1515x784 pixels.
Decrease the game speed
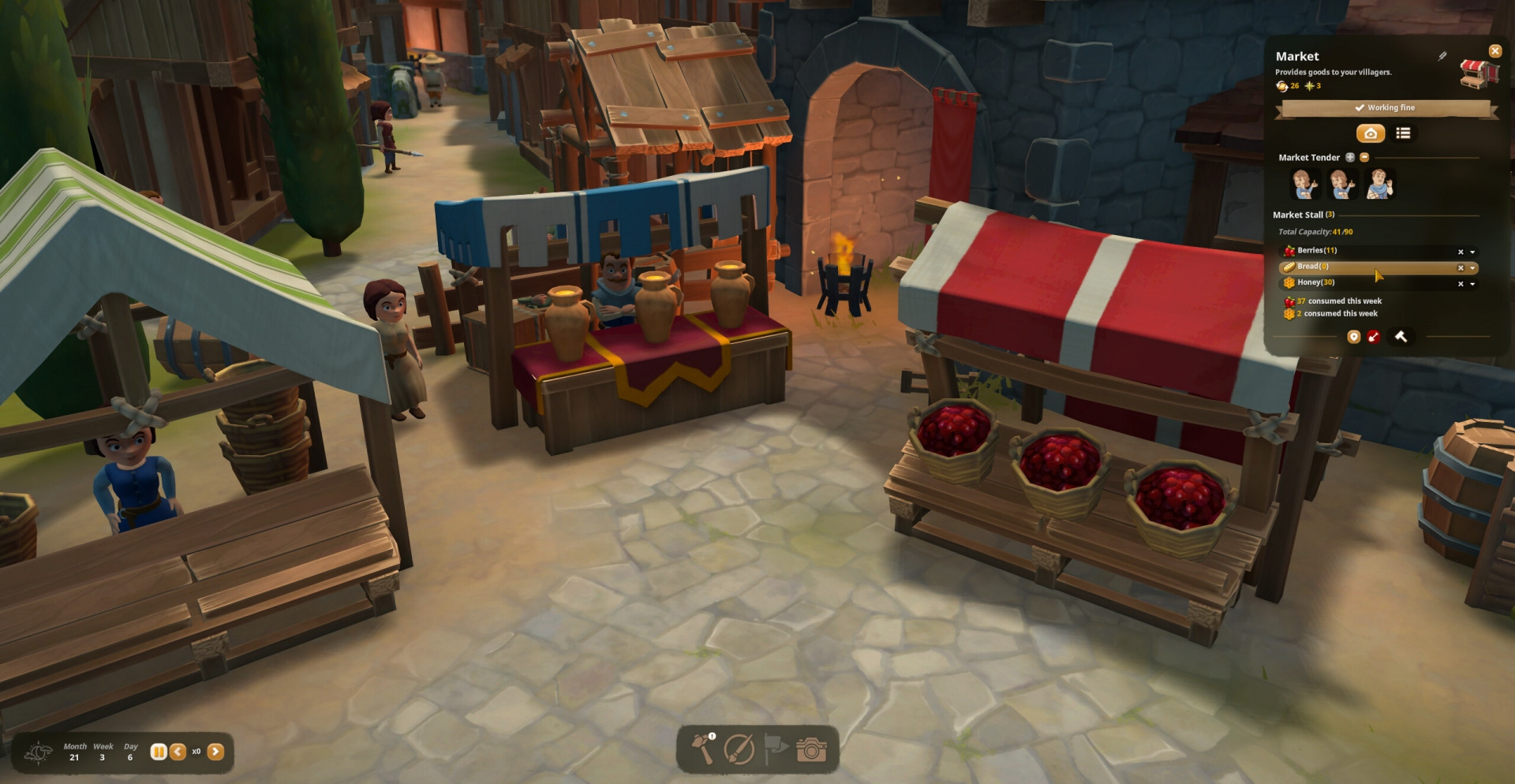click(178, 752)
